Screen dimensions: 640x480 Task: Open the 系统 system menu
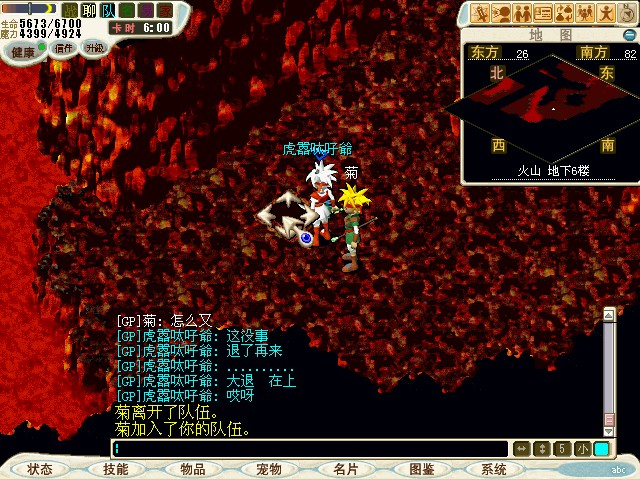point(494,469)
